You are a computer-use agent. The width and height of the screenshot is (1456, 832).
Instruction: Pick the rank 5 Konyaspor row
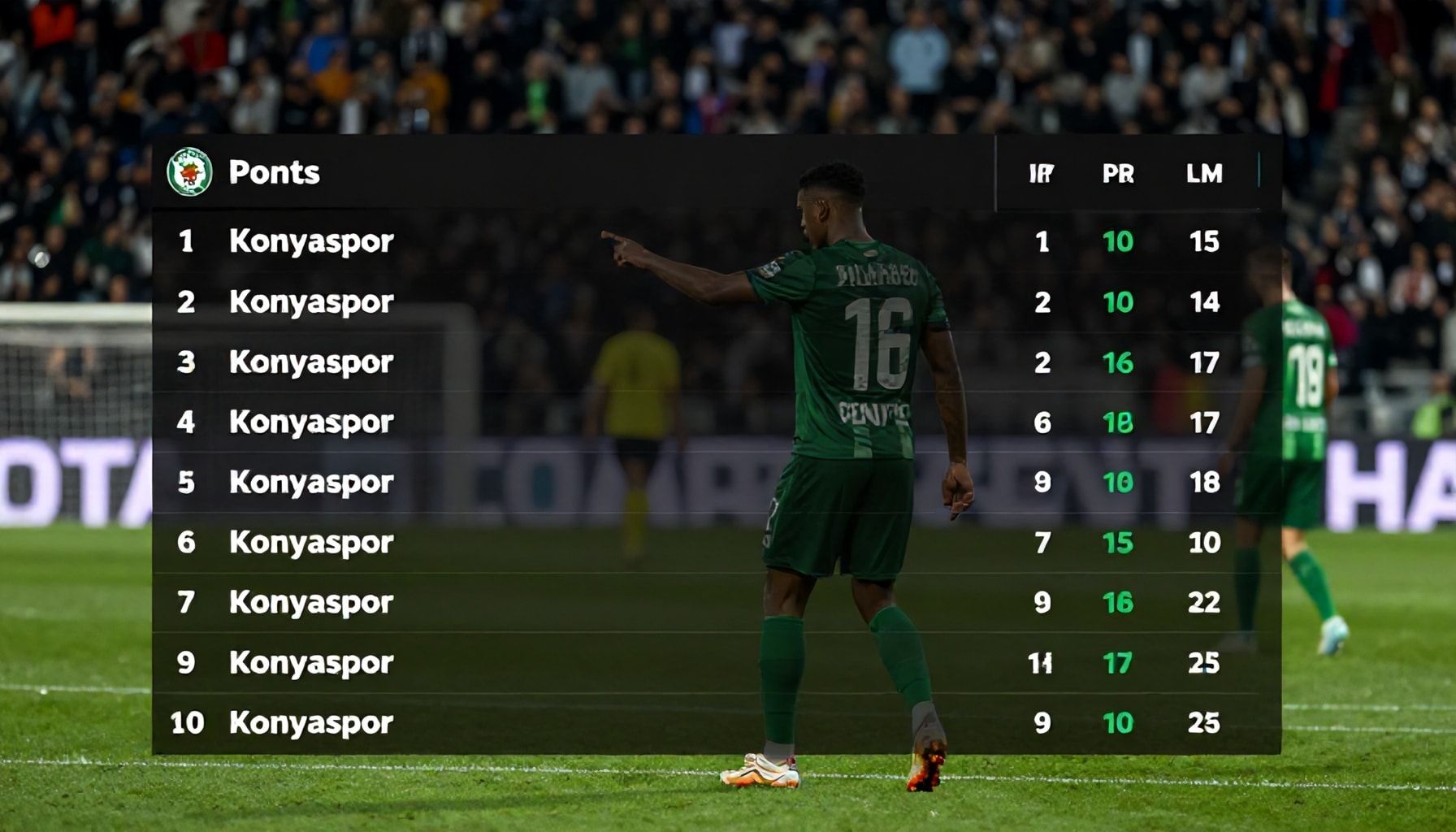pos(311,483)
